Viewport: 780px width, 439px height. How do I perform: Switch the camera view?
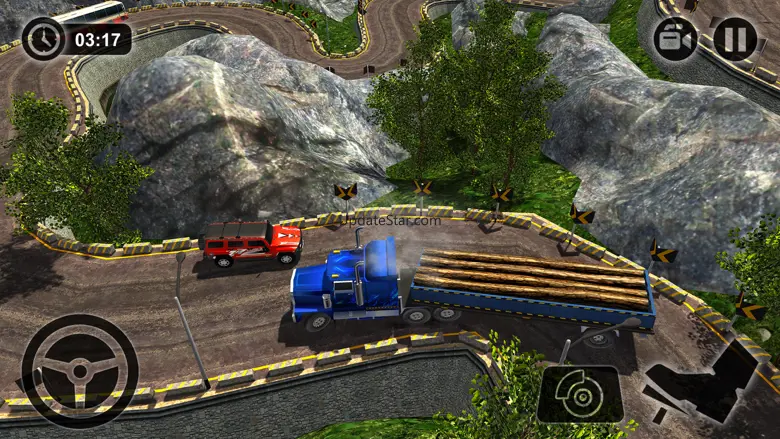tap(675, 39)
